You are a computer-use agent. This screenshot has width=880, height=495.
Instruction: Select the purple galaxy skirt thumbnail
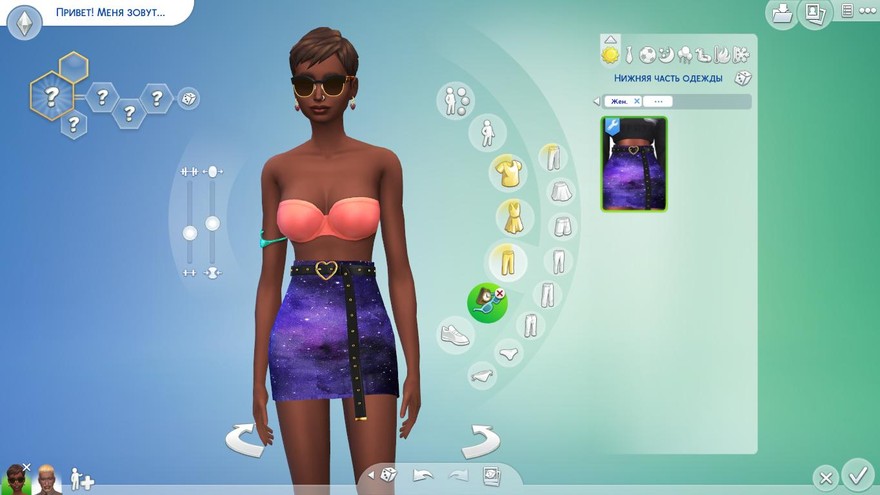[x=634, y=164]
